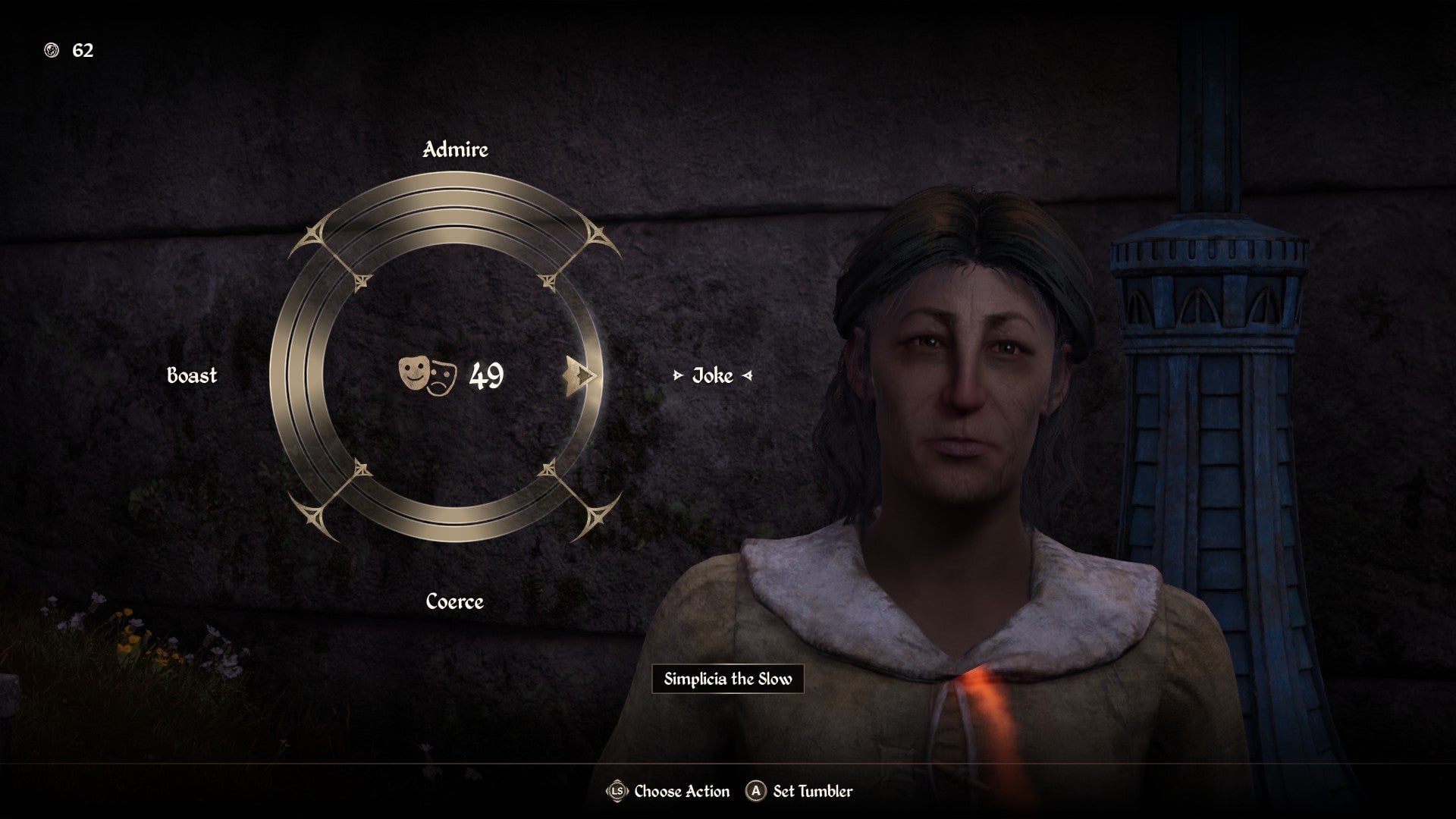Select the Boast option
This screenshot has height=819, width=1456.
pyautogui.click(x=191, y=375)
